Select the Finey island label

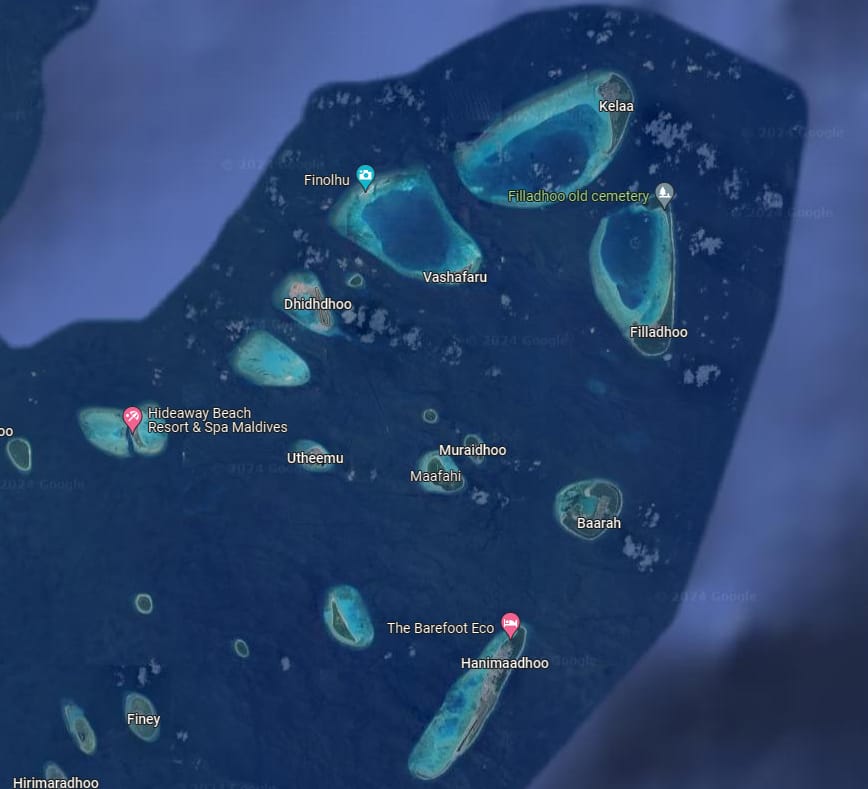point(143,719)
